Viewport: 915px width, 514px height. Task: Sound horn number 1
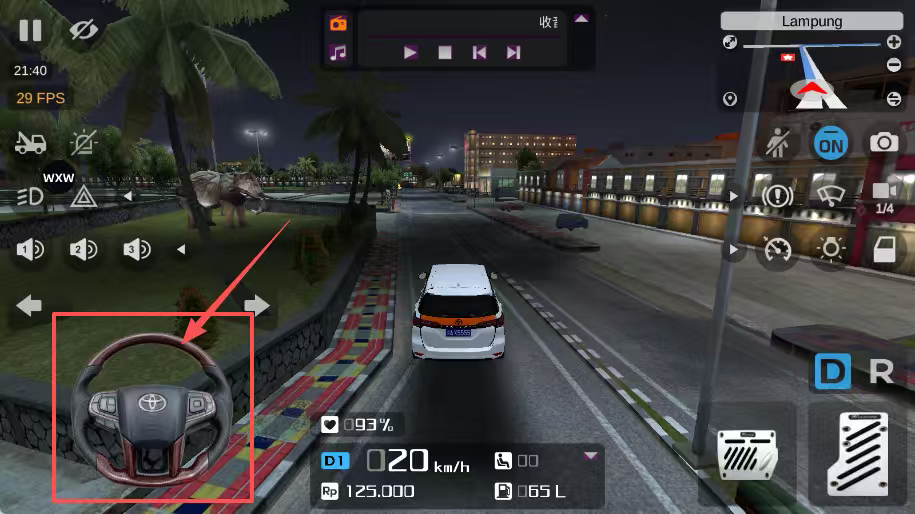pos(30,250)
